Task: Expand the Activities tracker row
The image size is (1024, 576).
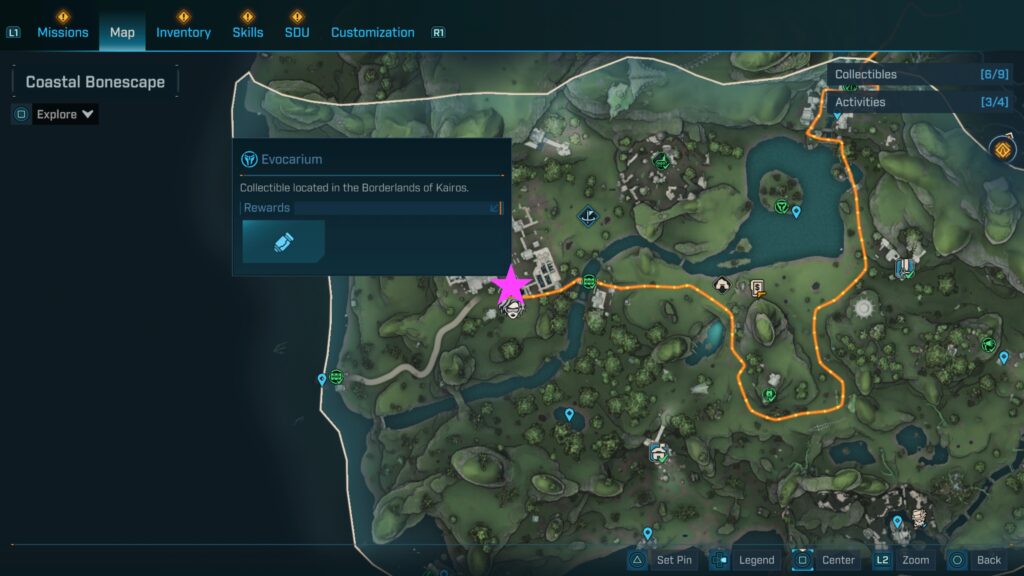Action: click(924, 102)
